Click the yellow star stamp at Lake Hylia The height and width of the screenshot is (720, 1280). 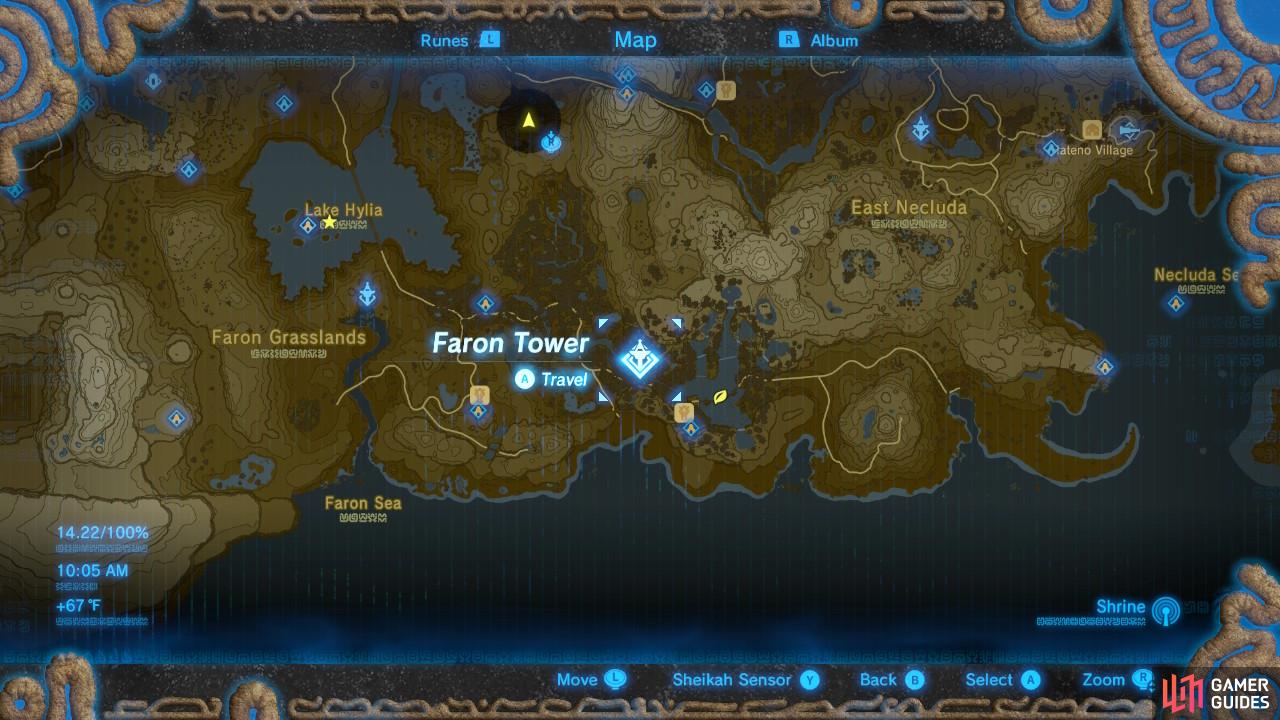click(329, 221)
